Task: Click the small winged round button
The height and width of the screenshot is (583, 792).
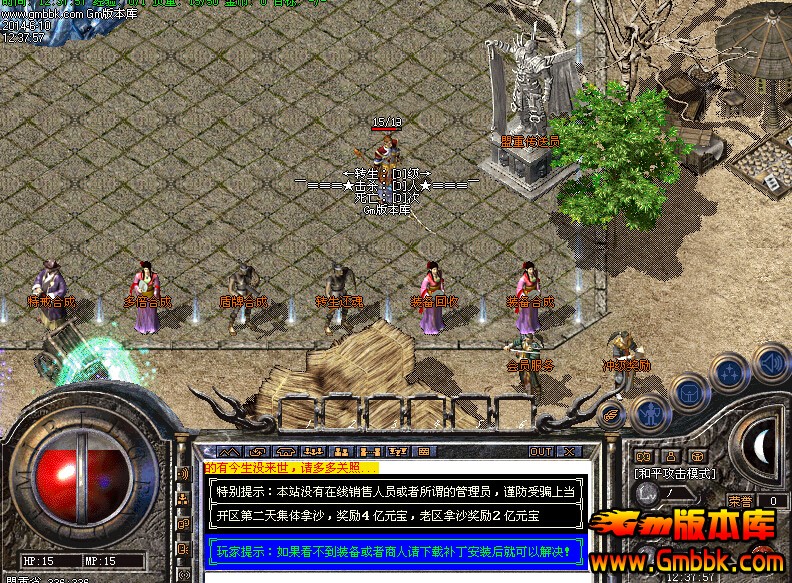Action: (x=612, y=412)
